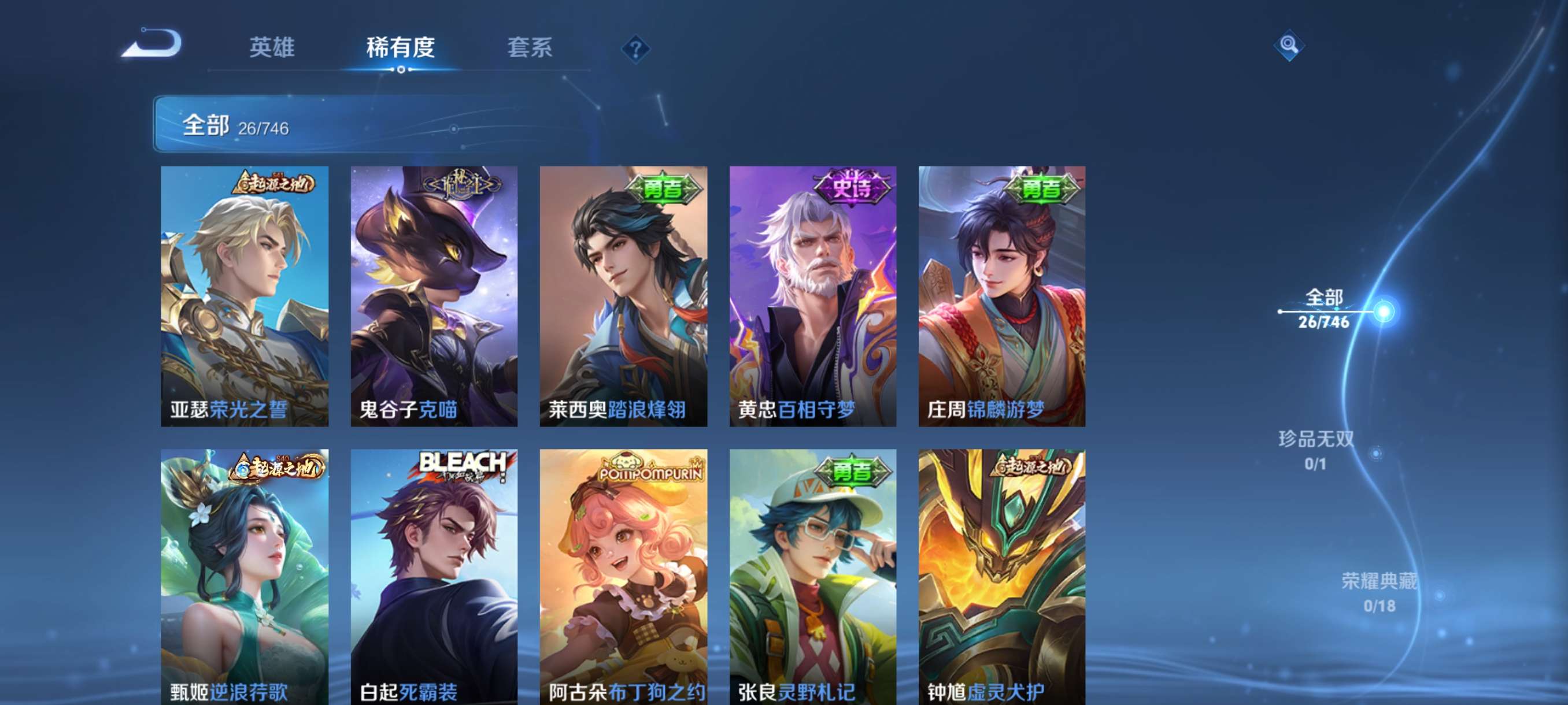
Task: Open the search magnifier at top right
Action: [x=1290, y=46]
